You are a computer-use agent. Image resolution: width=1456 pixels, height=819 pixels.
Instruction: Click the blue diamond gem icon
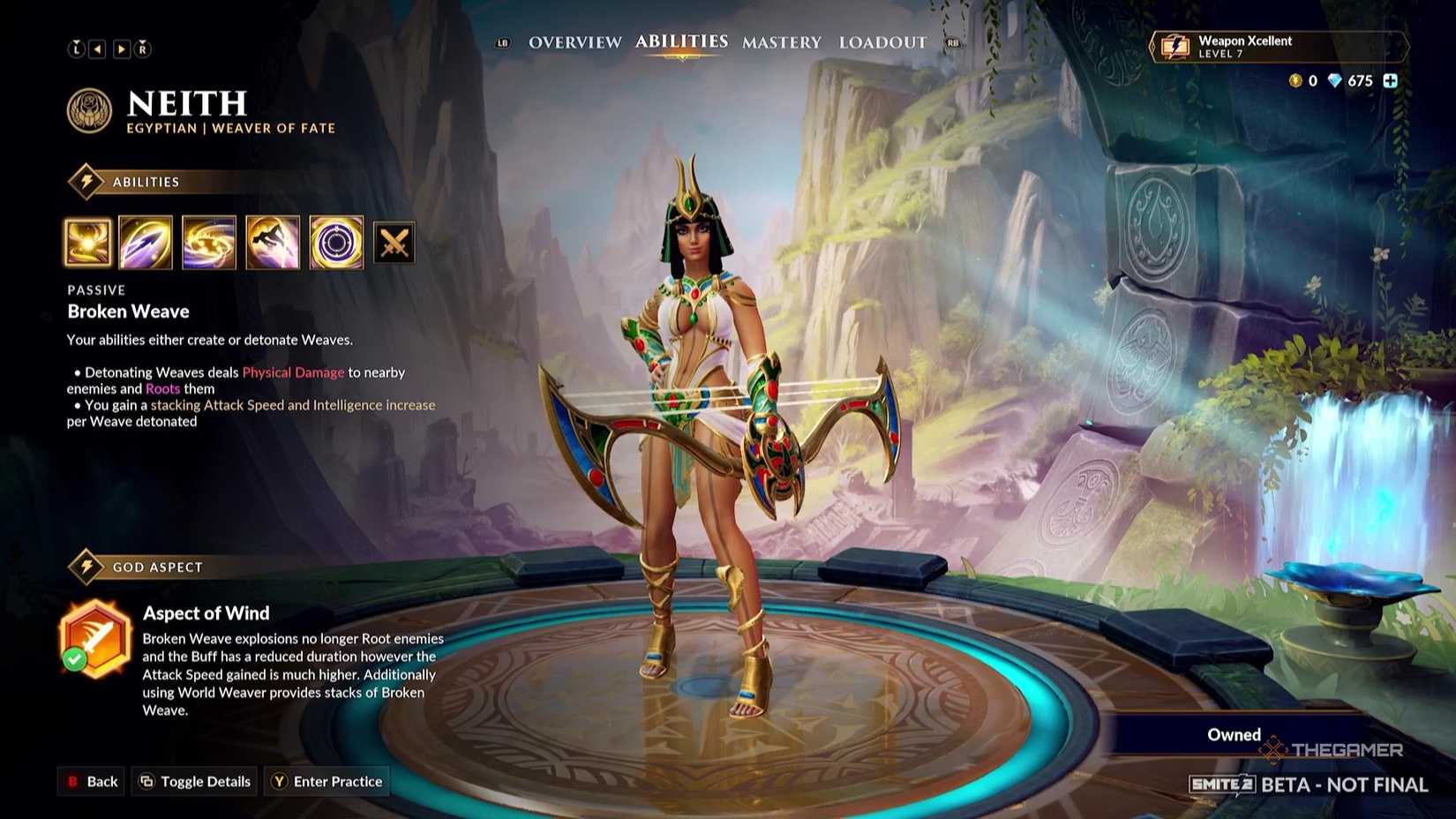point(1335,80)
